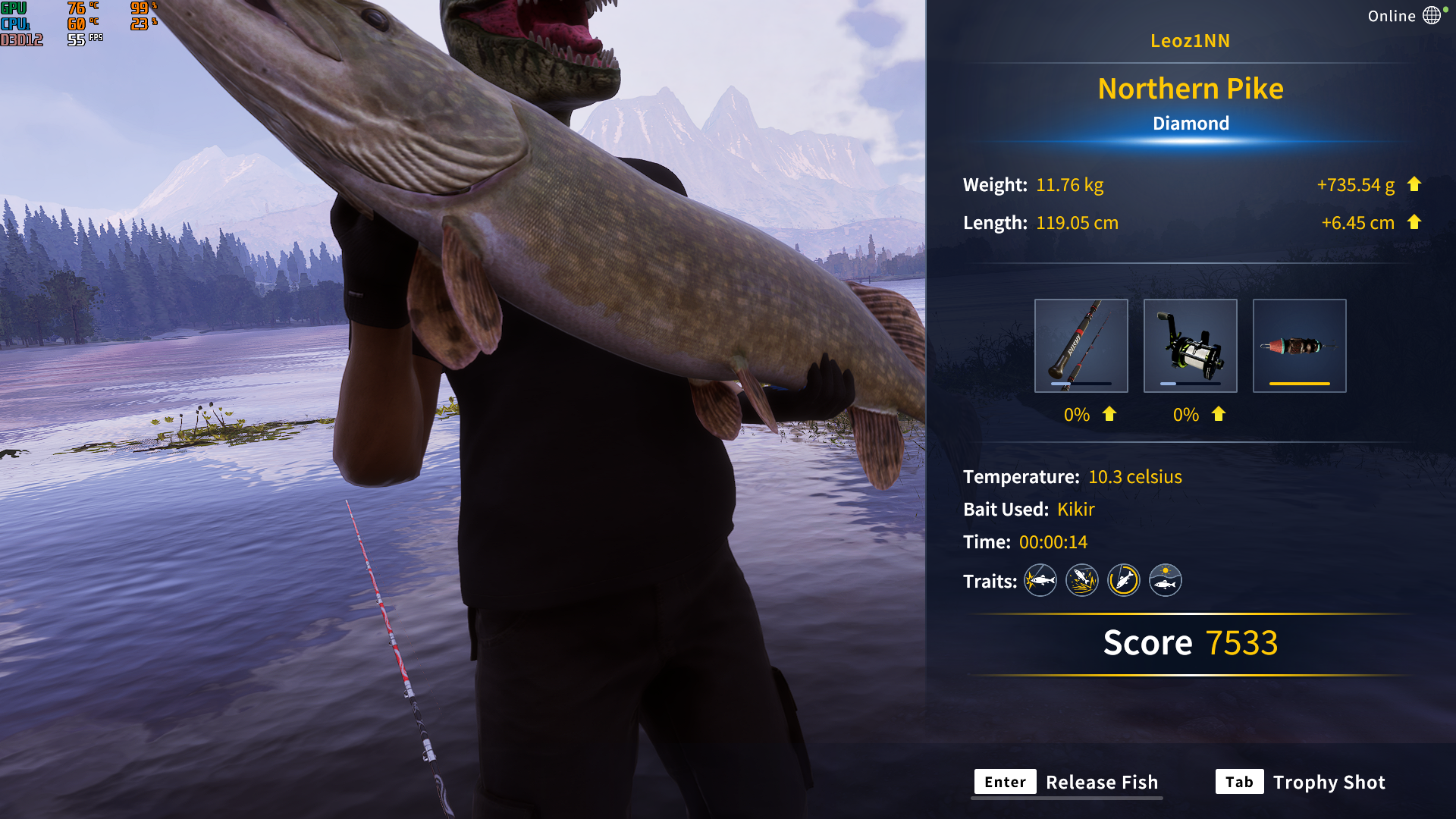
Task: Click the circled fish trait icon
Action: pyautogui.click(x=1123, y=580)
